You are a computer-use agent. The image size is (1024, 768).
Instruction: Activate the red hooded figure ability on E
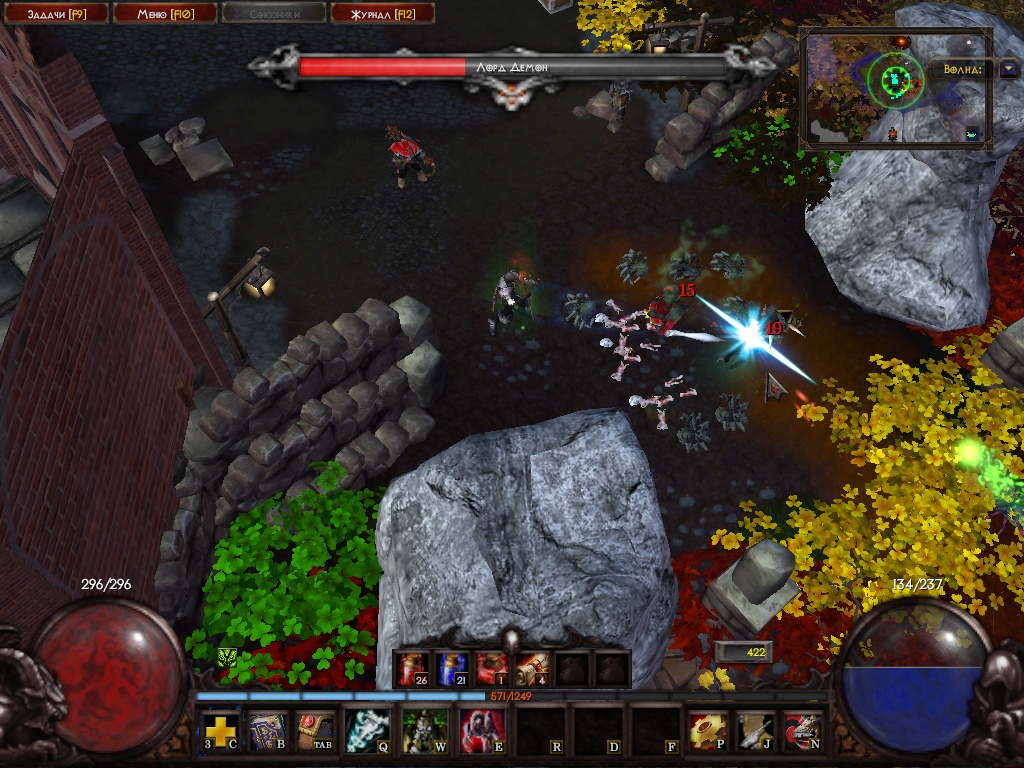481,731
